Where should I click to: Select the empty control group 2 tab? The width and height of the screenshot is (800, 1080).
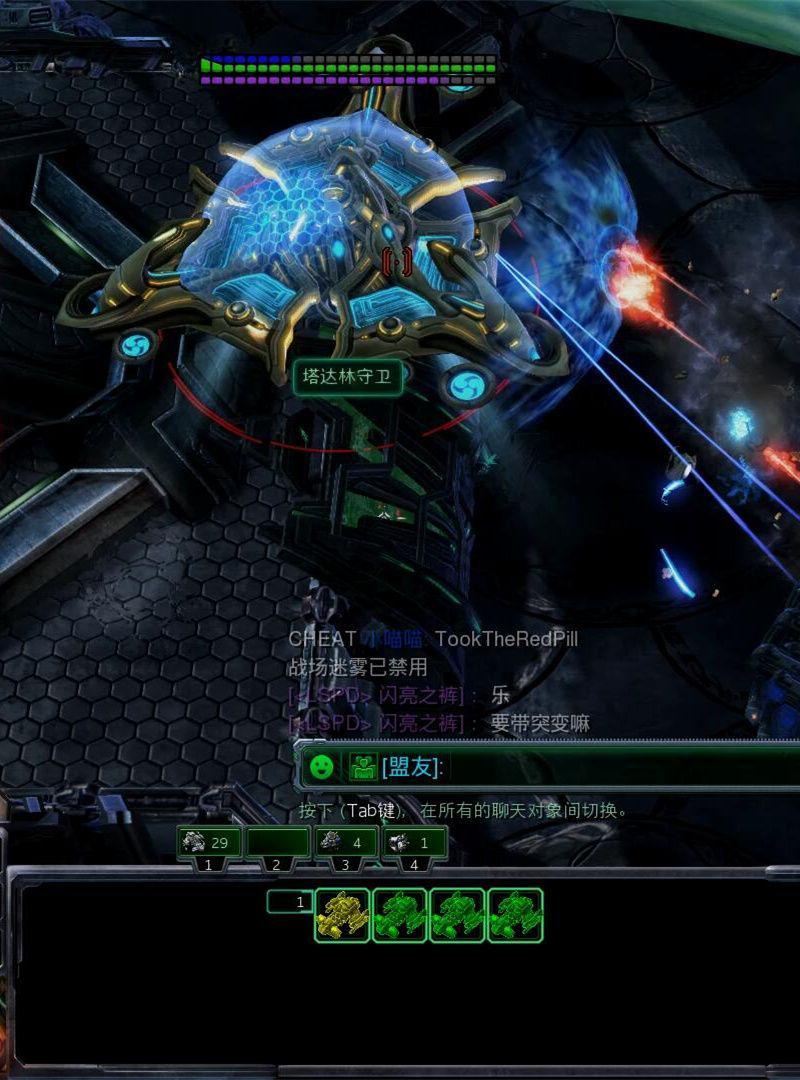277,844
